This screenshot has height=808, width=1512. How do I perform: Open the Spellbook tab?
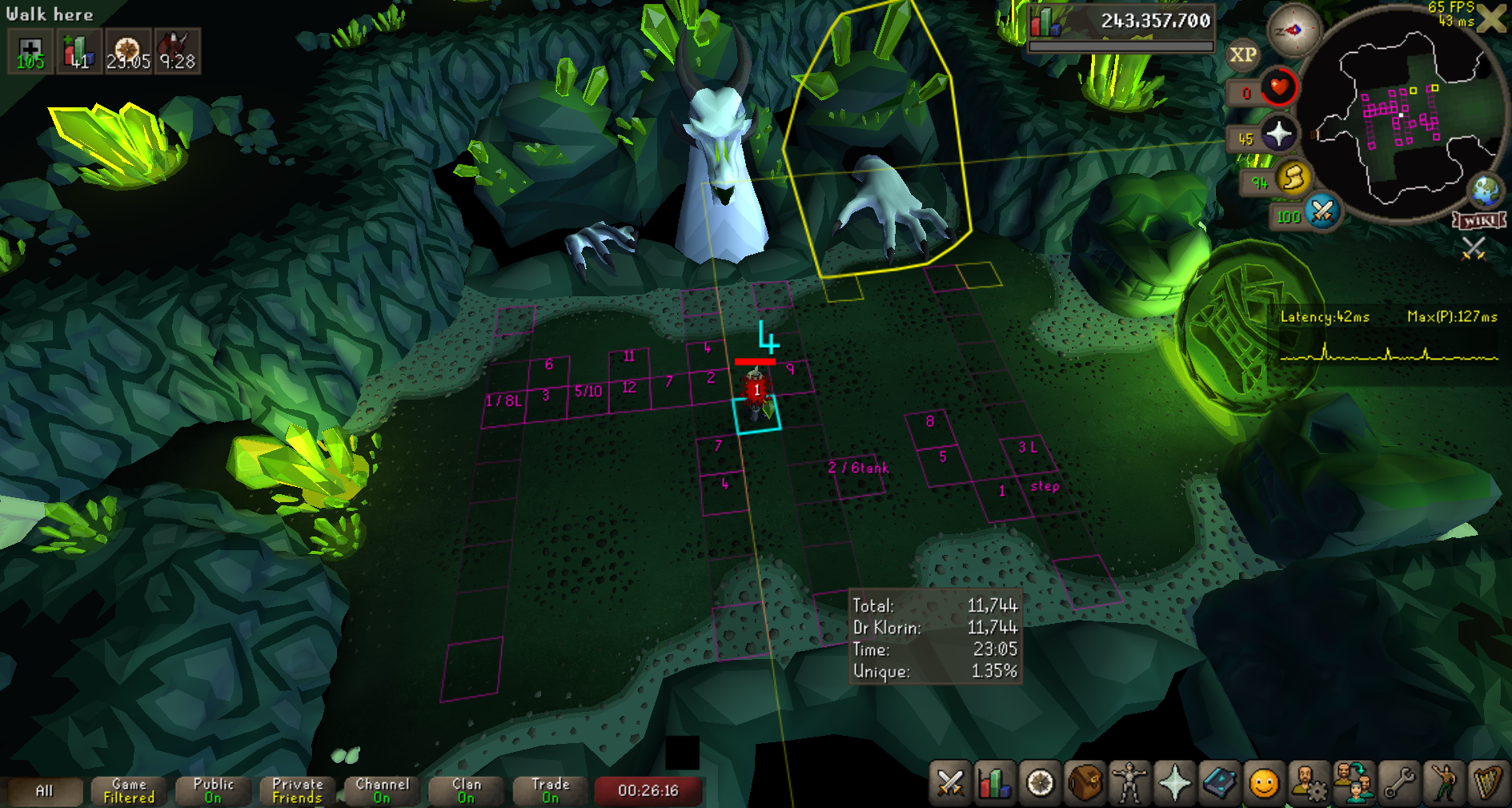1219,782
